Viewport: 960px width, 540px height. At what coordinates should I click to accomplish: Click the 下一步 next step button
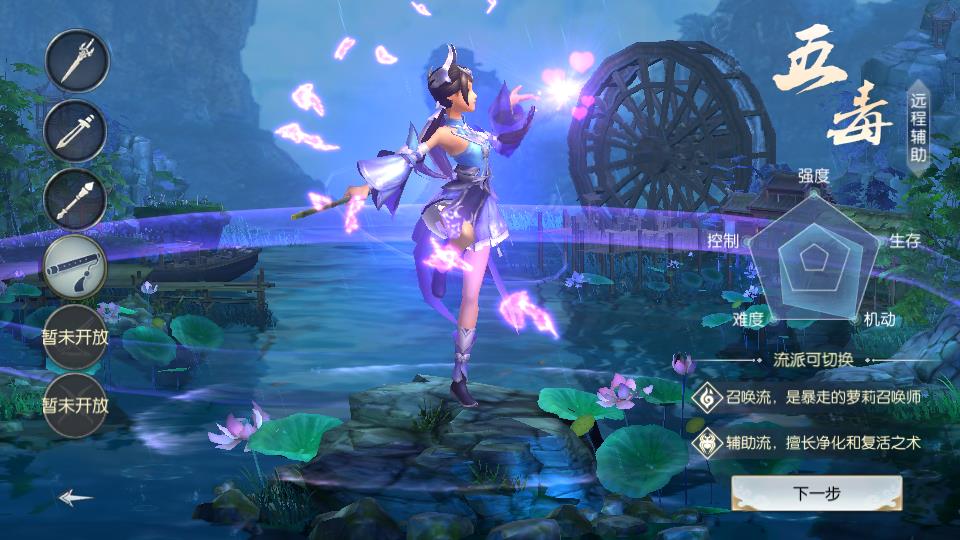[816, 493]
